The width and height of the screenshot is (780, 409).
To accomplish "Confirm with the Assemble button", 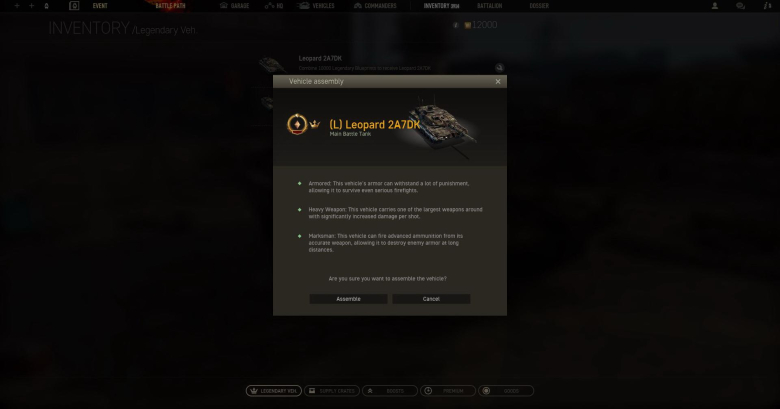I will click(x=348, y=299).
